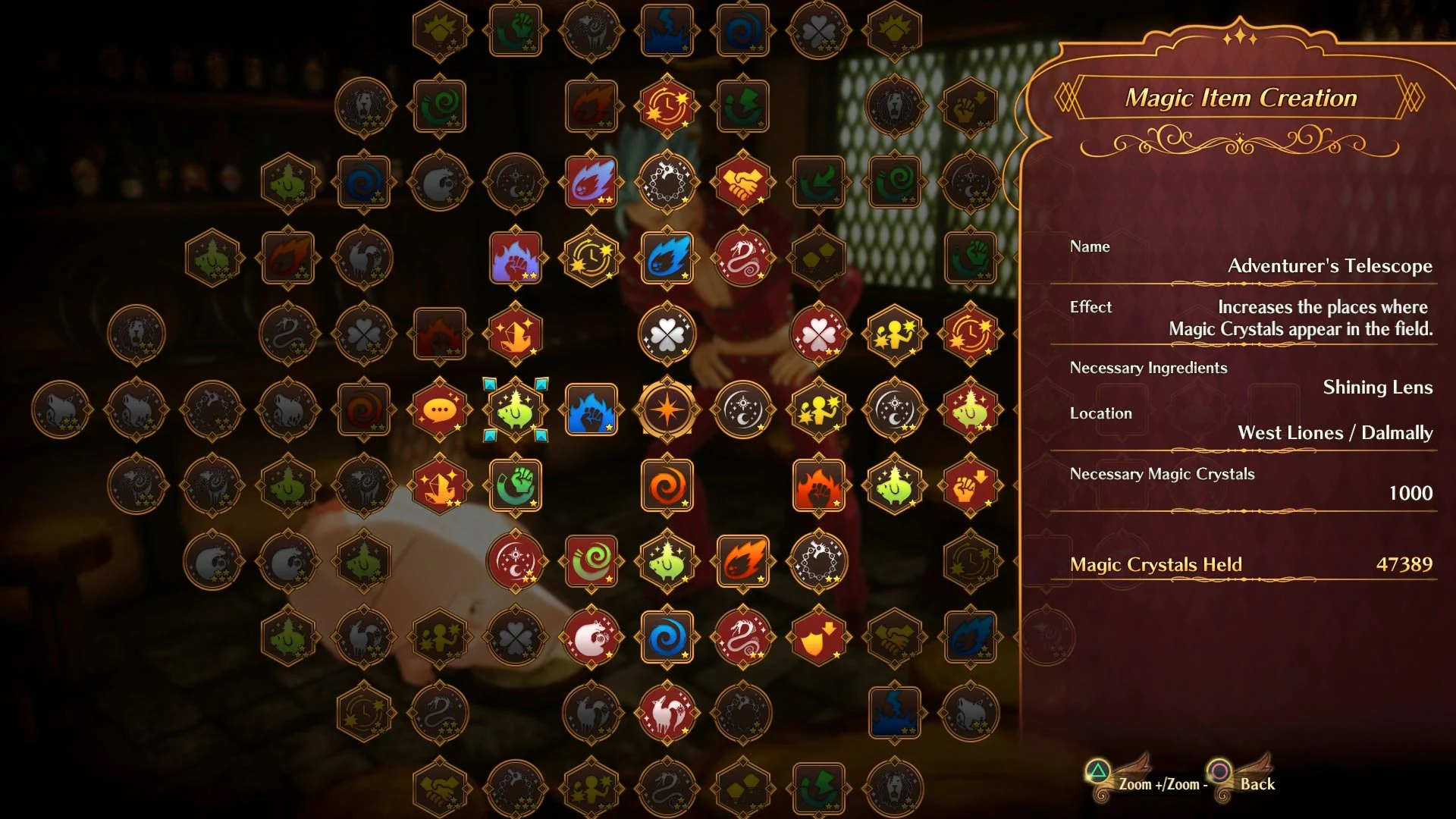Select the purple flaming fist node
The width and height of the screenshot is (1456, 819).
click(x=516, y=259)
